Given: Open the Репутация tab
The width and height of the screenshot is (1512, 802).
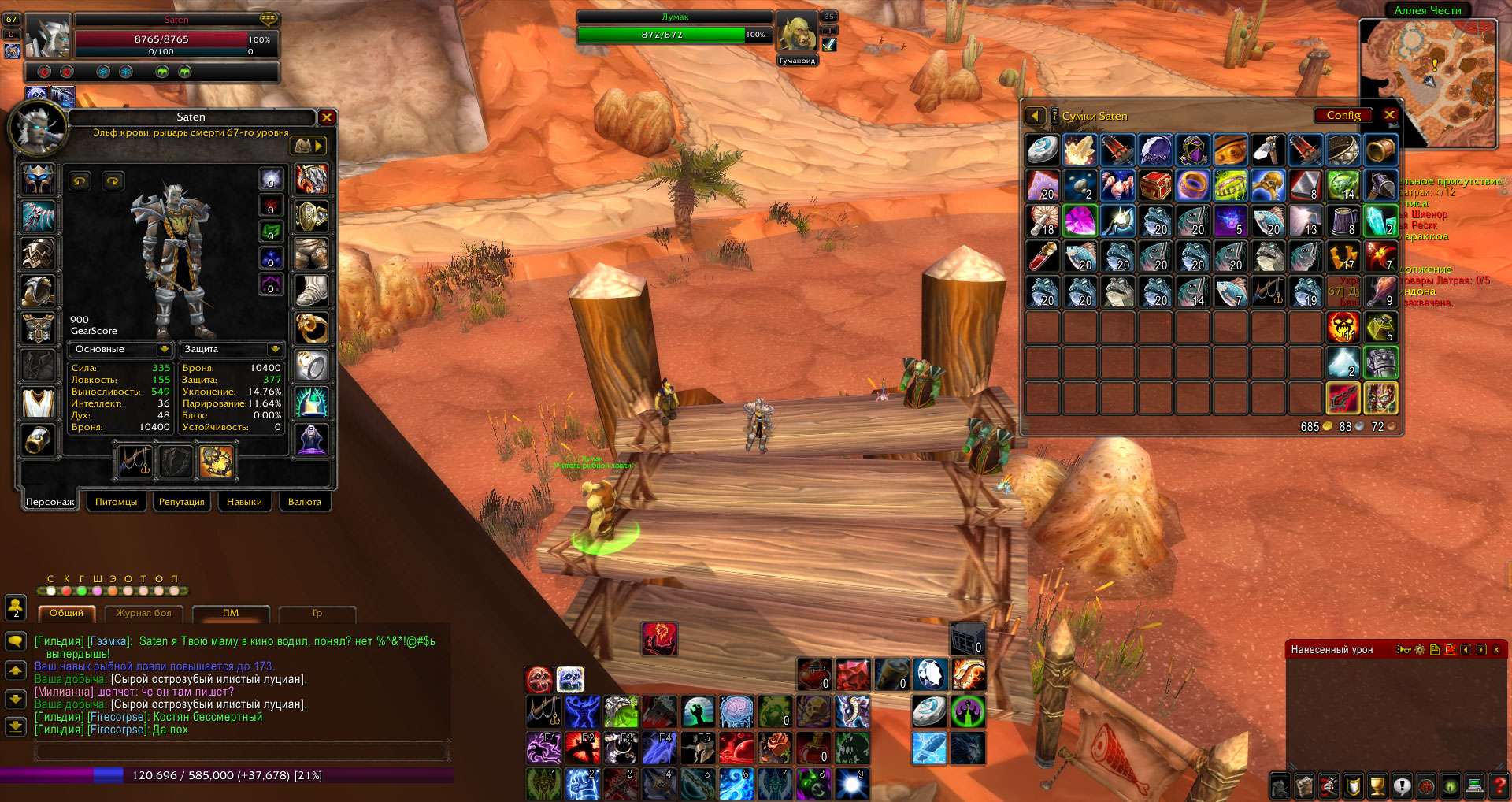Looking at the screenshot, I should (181, 502).
